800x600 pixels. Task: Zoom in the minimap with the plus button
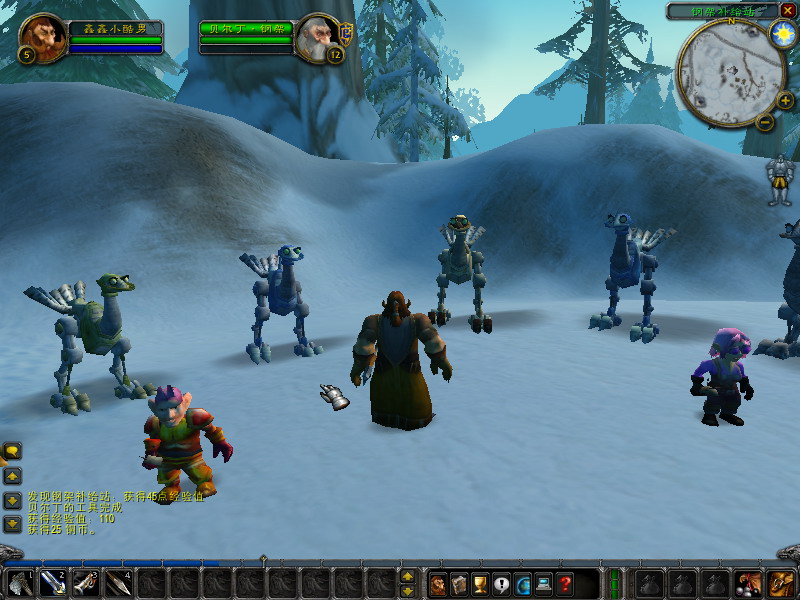[x=785, y=100]
